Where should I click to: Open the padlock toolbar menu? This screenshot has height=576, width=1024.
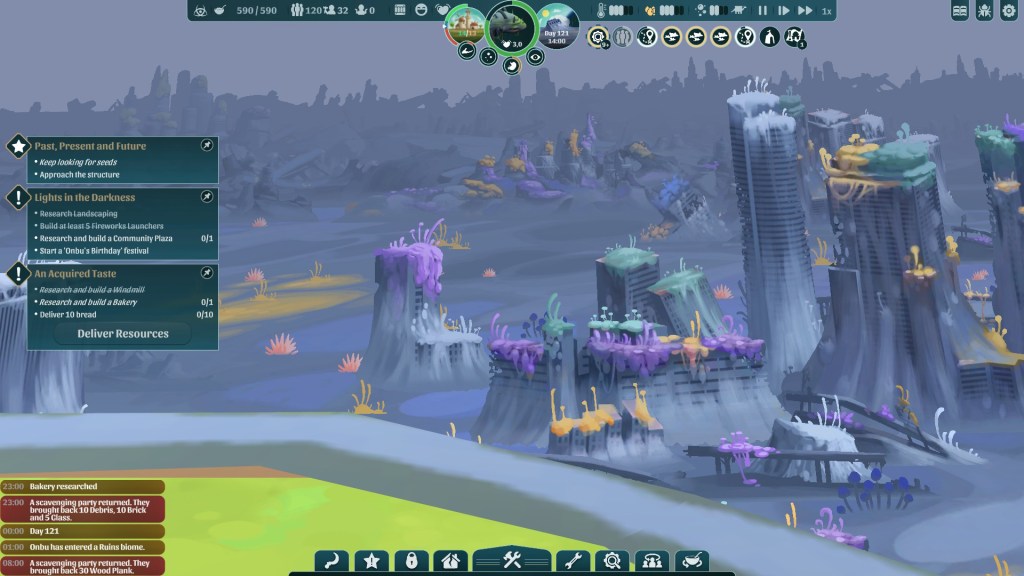pyautogui.click(x=408, y=560)
